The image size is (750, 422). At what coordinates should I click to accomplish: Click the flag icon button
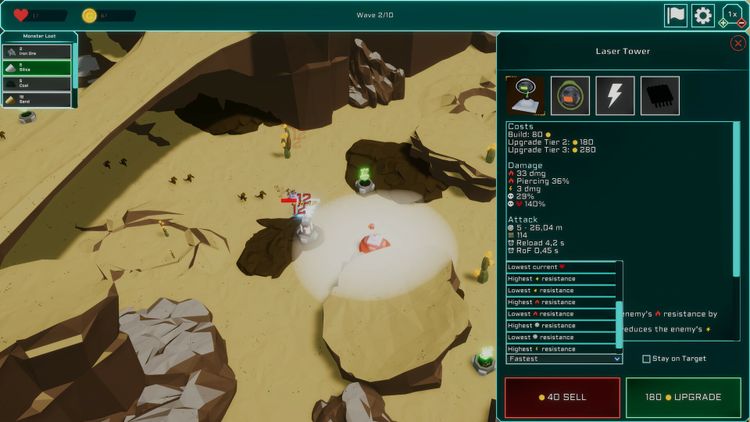[x=676, y=15]
